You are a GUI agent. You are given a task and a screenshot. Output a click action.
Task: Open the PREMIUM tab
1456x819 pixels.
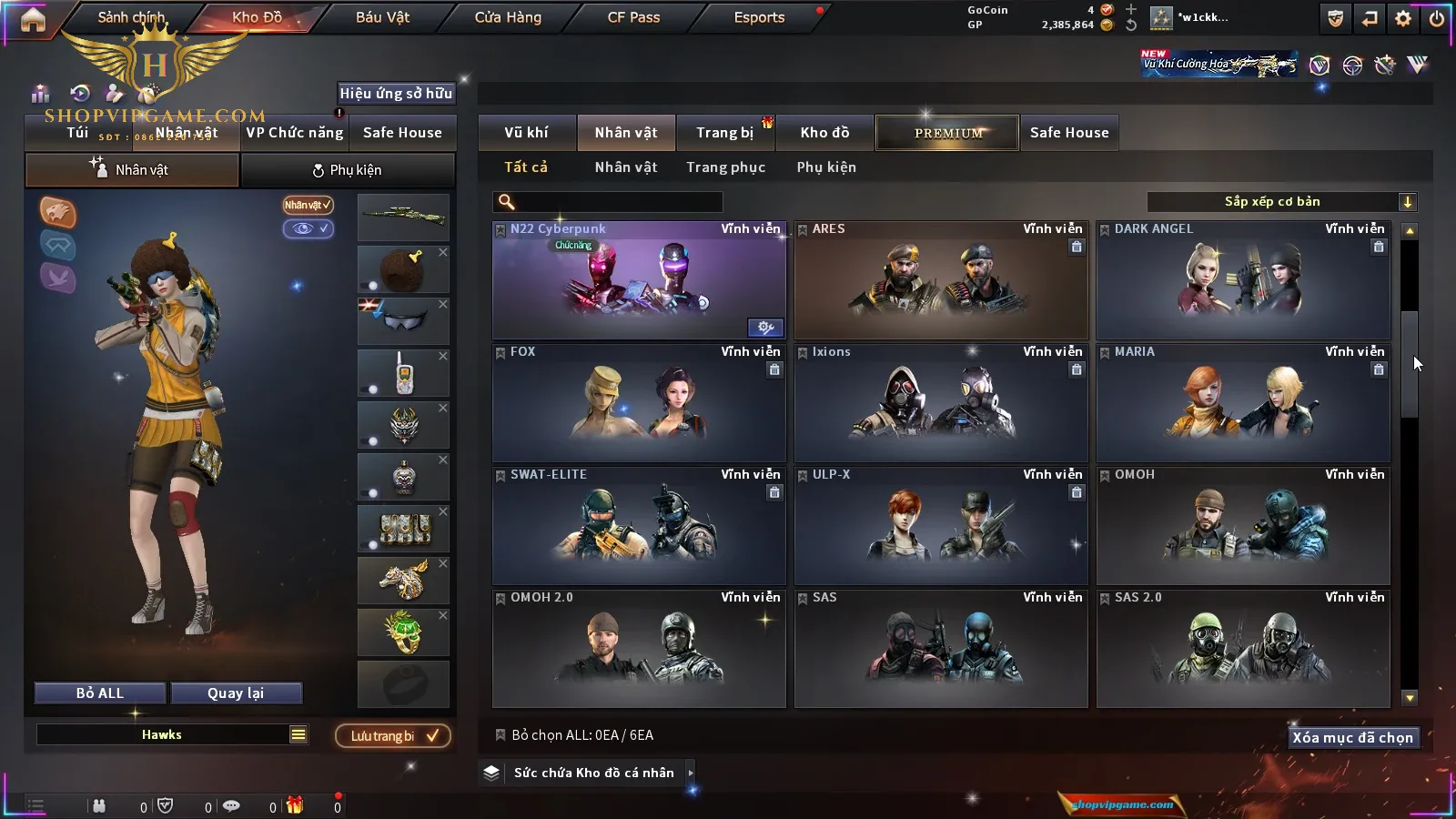948,133
